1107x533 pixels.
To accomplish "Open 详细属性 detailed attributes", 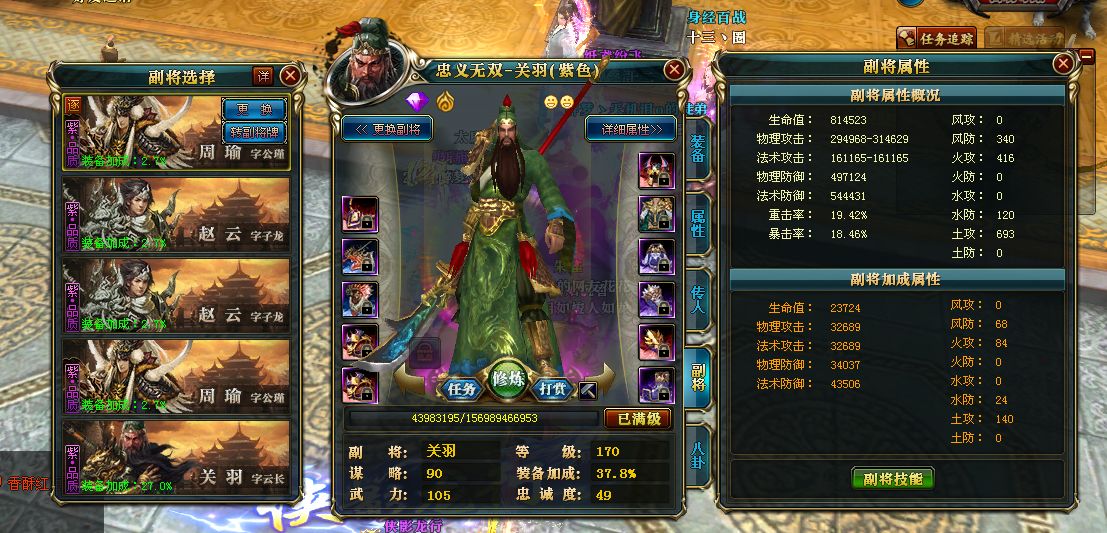I will [631, 129].
